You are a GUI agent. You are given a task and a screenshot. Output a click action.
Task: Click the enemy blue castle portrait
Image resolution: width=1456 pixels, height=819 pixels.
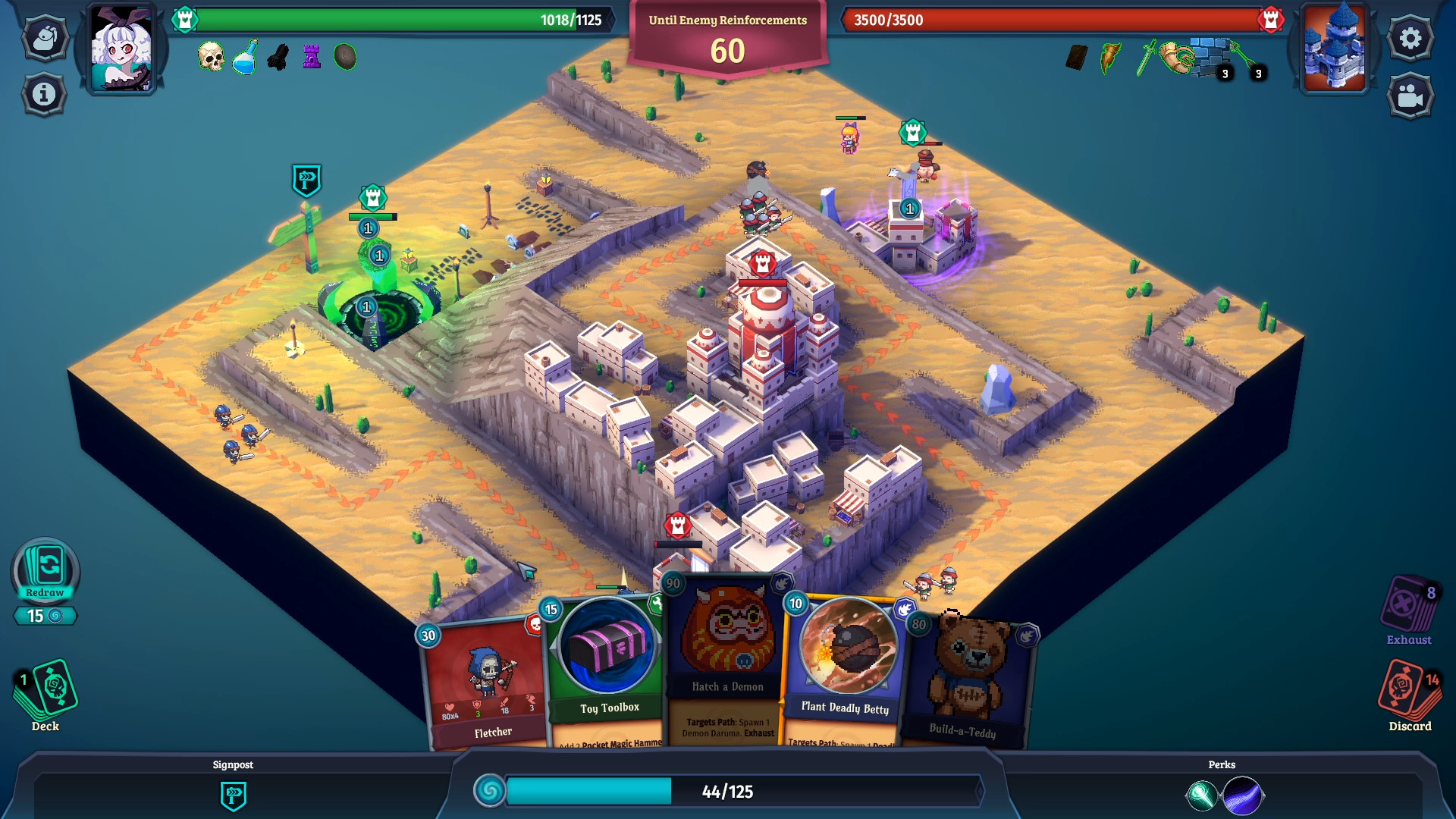pos(1334,47)
